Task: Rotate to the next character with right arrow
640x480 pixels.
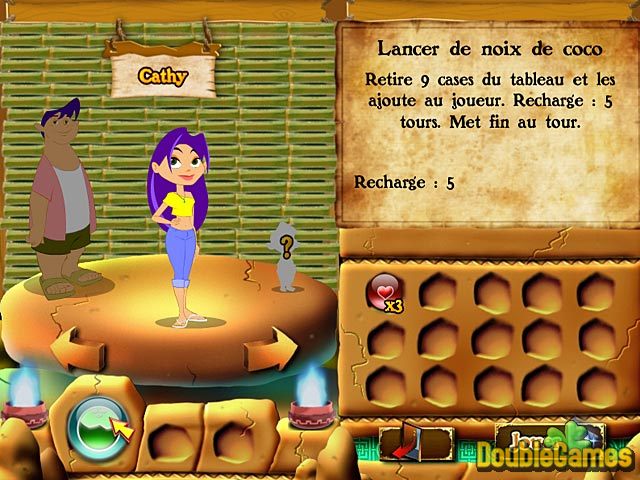Action: (271, 349)
